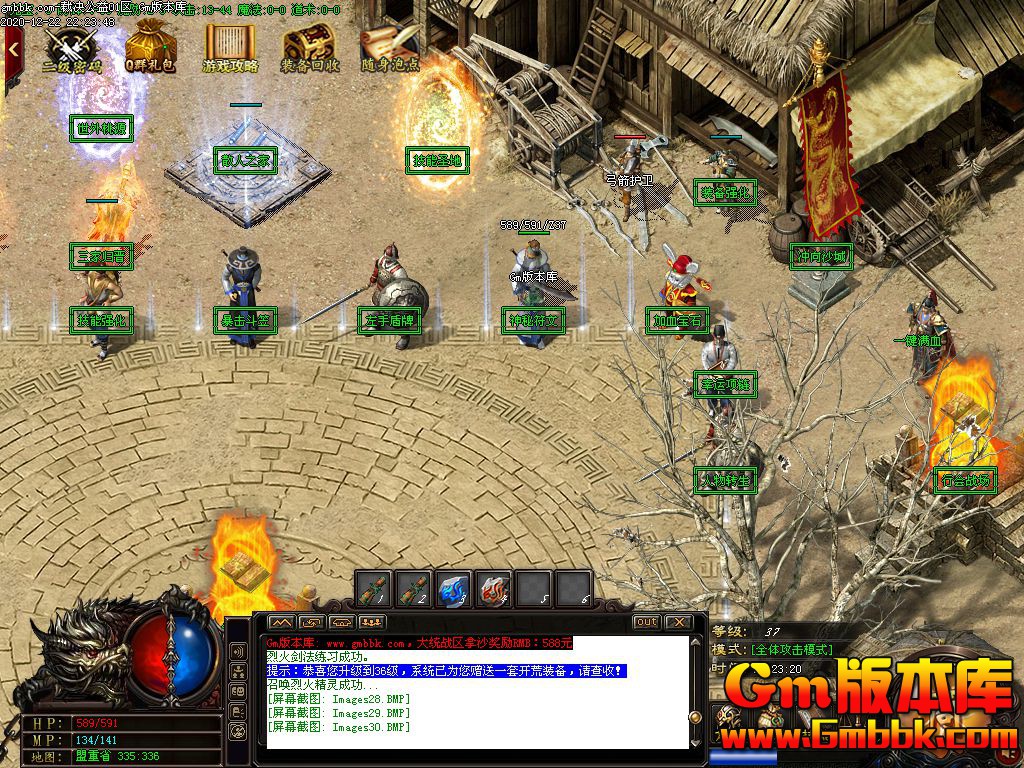Select the 行会战场 label
This screenshot has width=1024, height=768.
click(x=965, y=481)
